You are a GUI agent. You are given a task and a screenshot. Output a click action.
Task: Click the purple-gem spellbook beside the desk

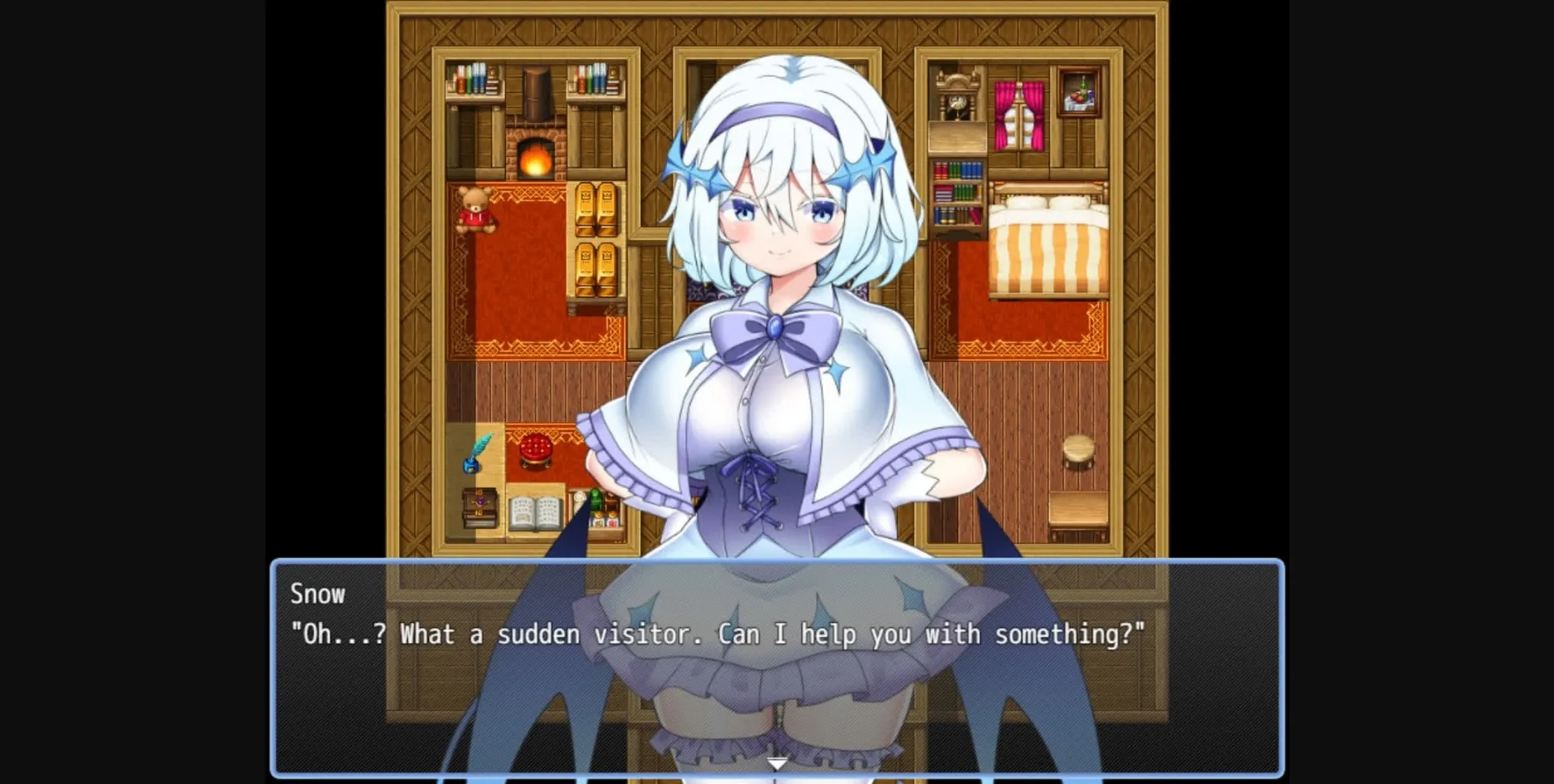click(x=479, y=505)
